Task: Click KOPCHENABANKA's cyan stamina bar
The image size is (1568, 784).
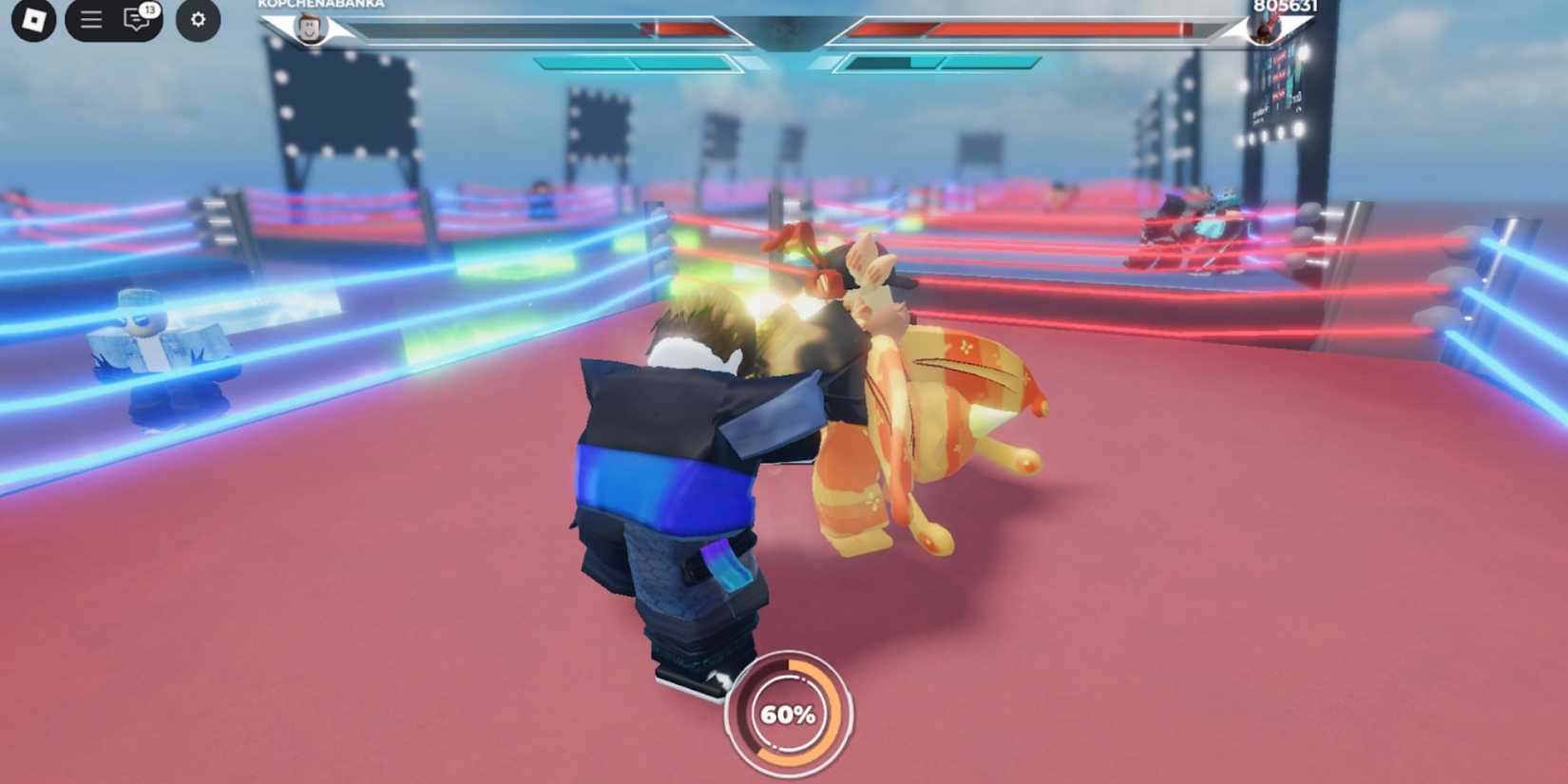Action: [x=637, y=60]
